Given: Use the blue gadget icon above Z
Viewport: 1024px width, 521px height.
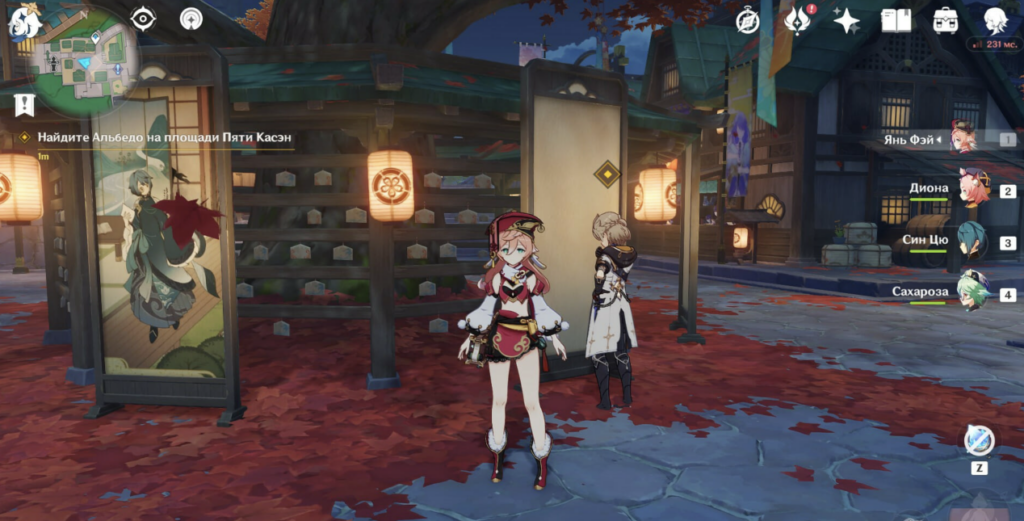Looking at the screenshot, I should pos(978,439).
